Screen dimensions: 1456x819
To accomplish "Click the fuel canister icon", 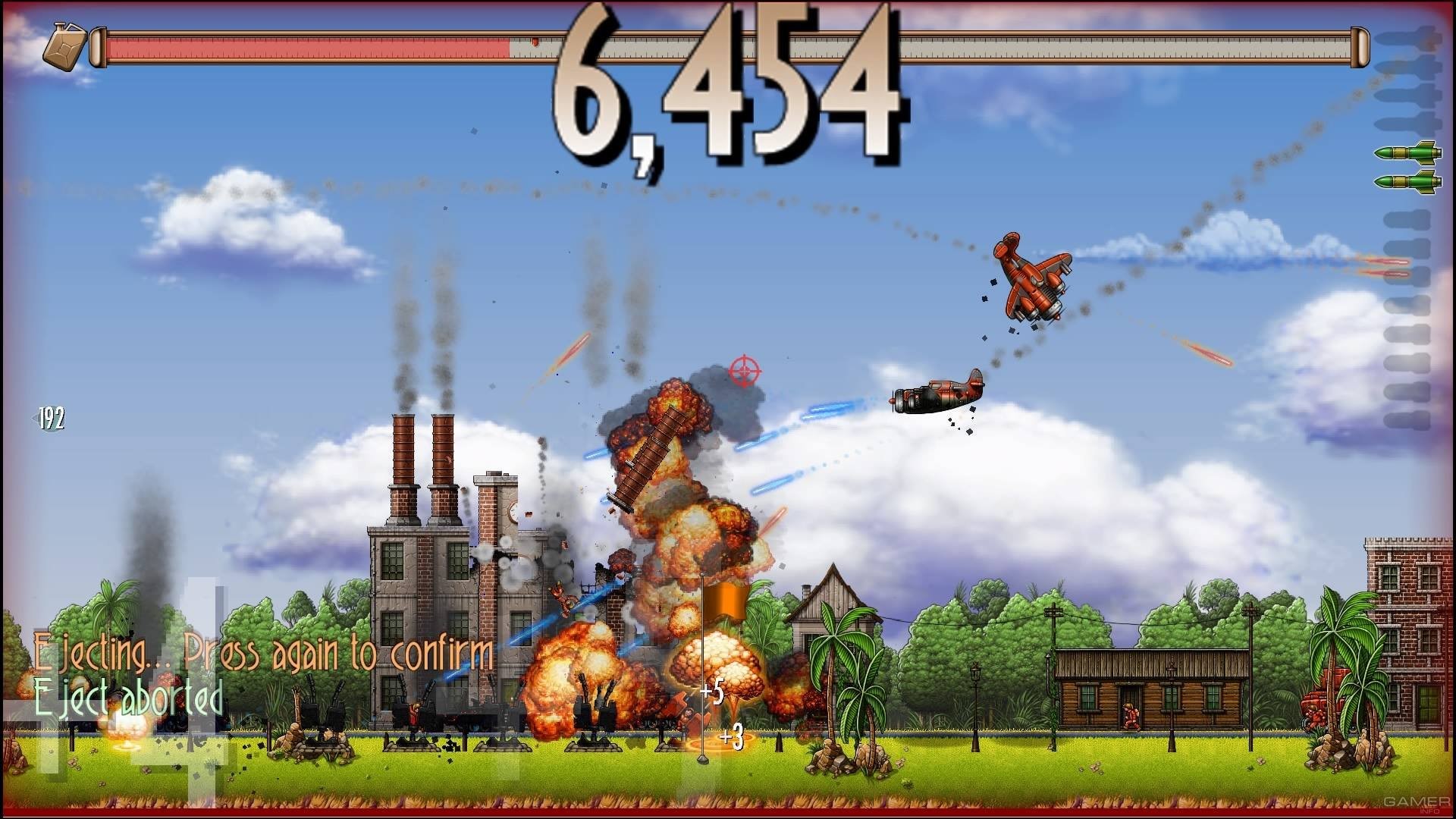I will (x=64, y=47).
